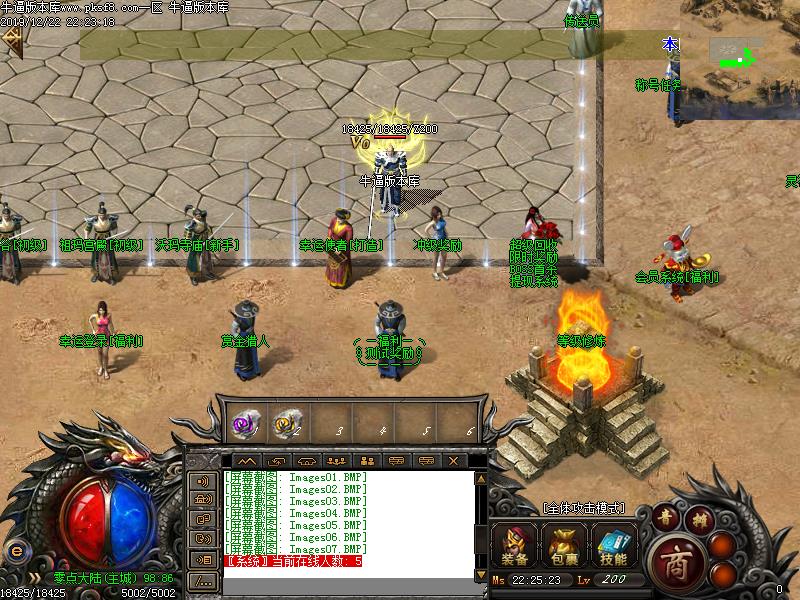Close the chat panel with the X button
The image size is (800, 600).
tap(453, 461)
